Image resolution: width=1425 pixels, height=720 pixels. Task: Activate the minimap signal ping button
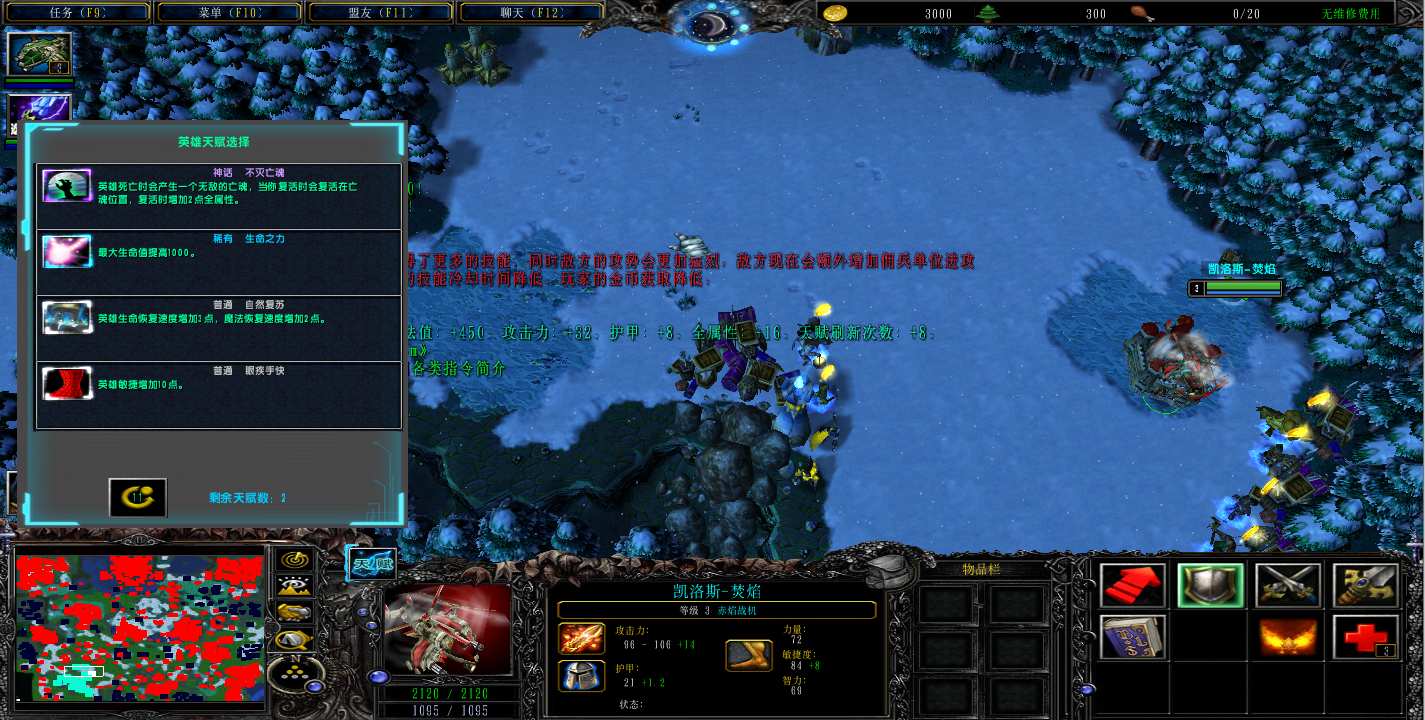(295, 560)
